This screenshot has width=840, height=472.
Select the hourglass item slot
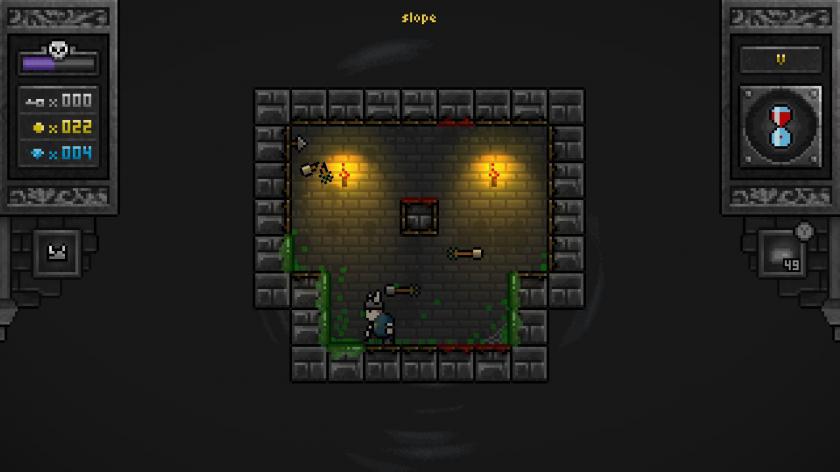[780, 126]
